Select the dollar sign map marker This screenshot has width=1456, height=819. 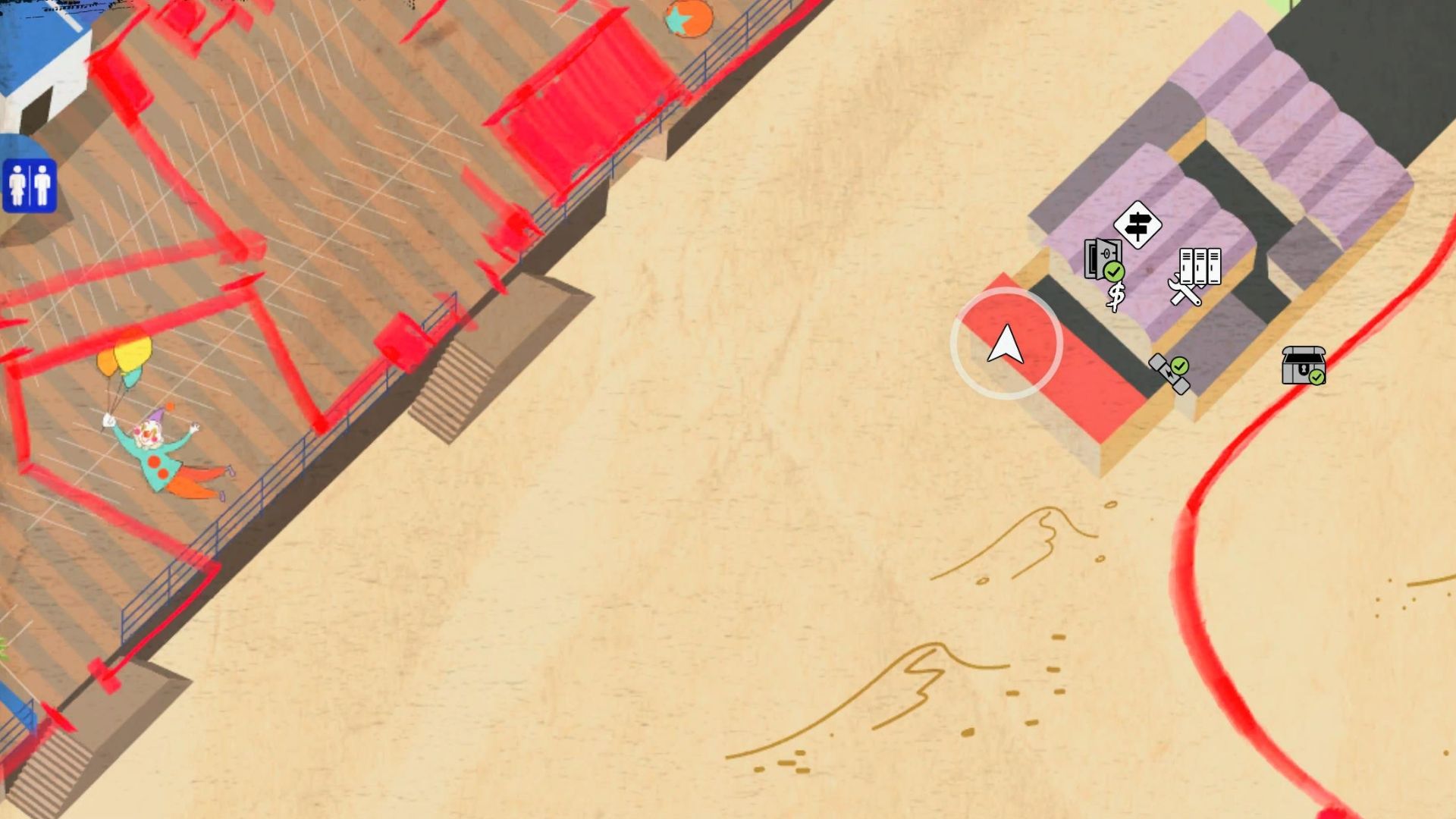point(1116,297)
